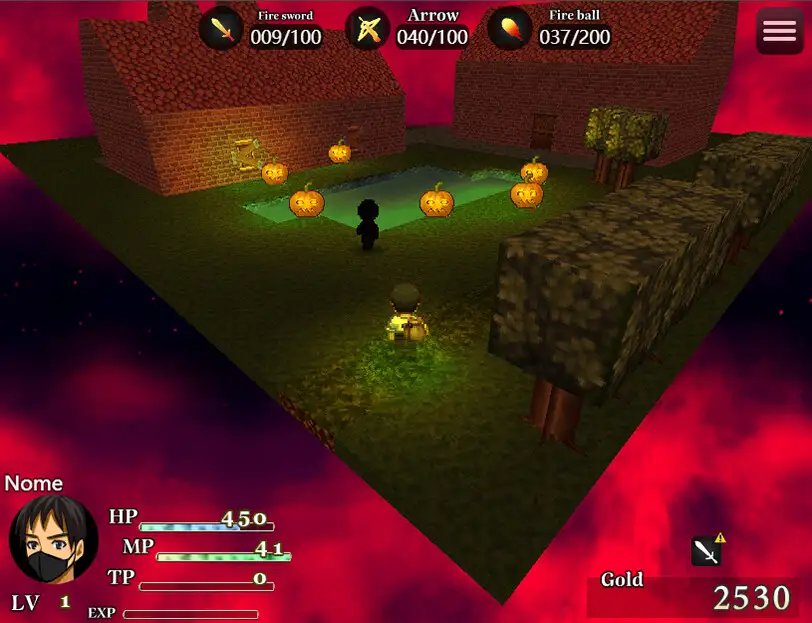Activate the Arrow skill icon
Viewport: 812px width, 623px height.
click(x=367, y=29)
